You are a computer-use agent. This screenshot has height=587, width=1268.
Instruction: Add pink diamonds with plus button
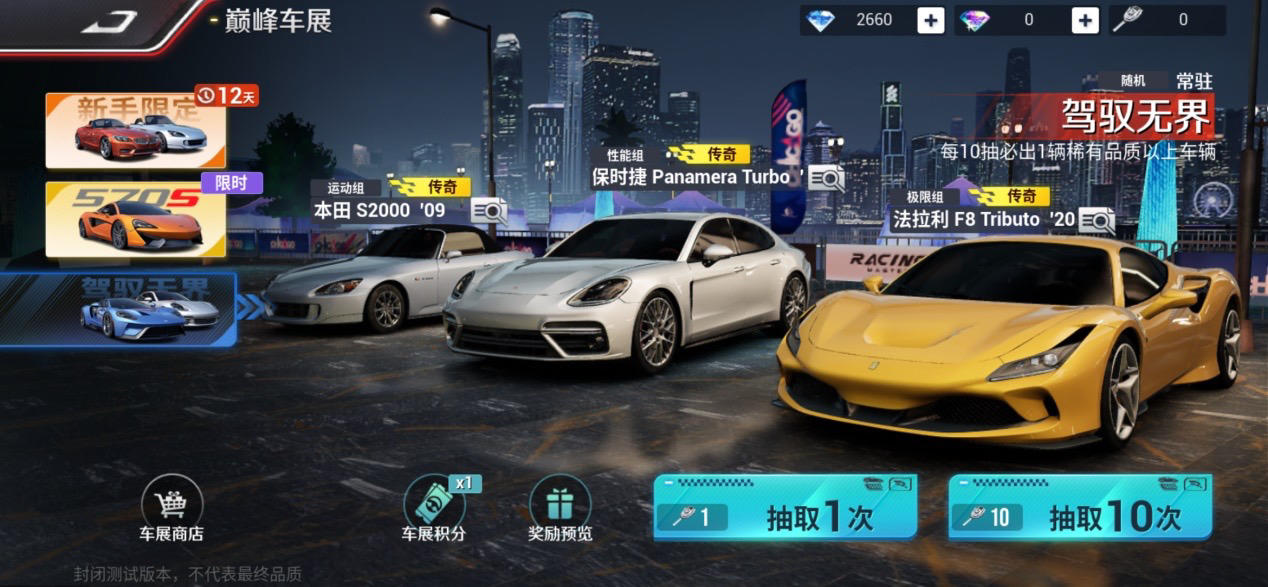(1085, 20)
